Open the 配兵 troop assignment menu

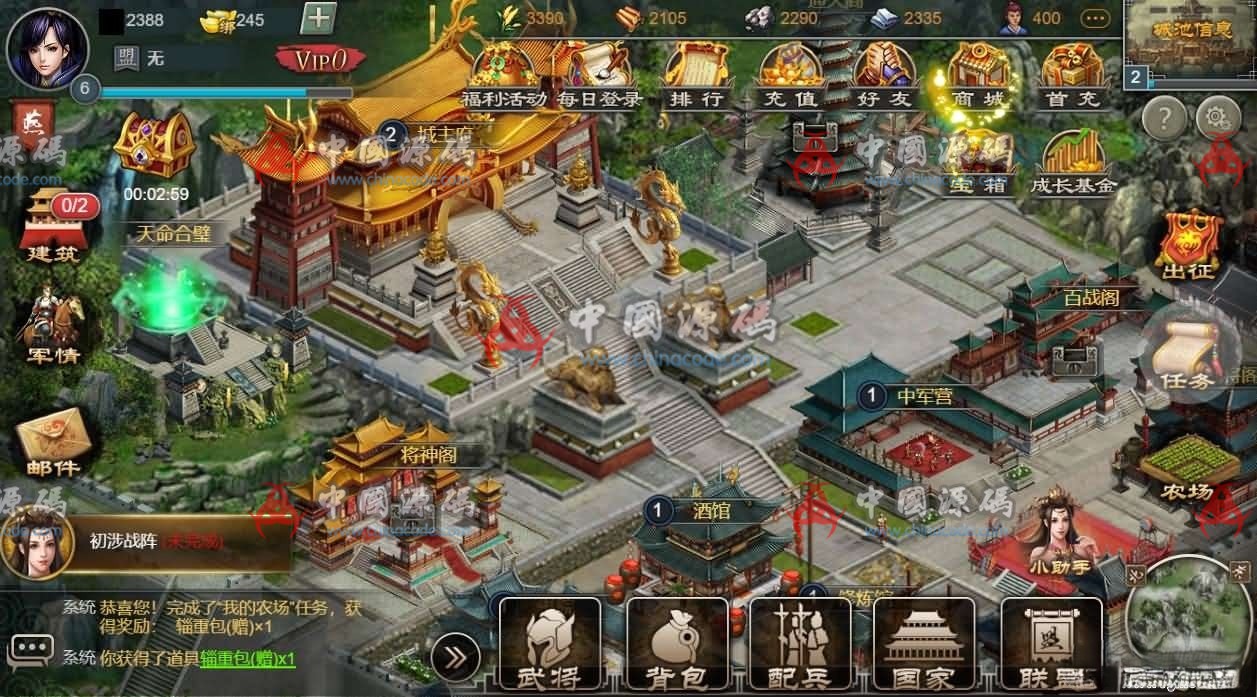point(799,644)
